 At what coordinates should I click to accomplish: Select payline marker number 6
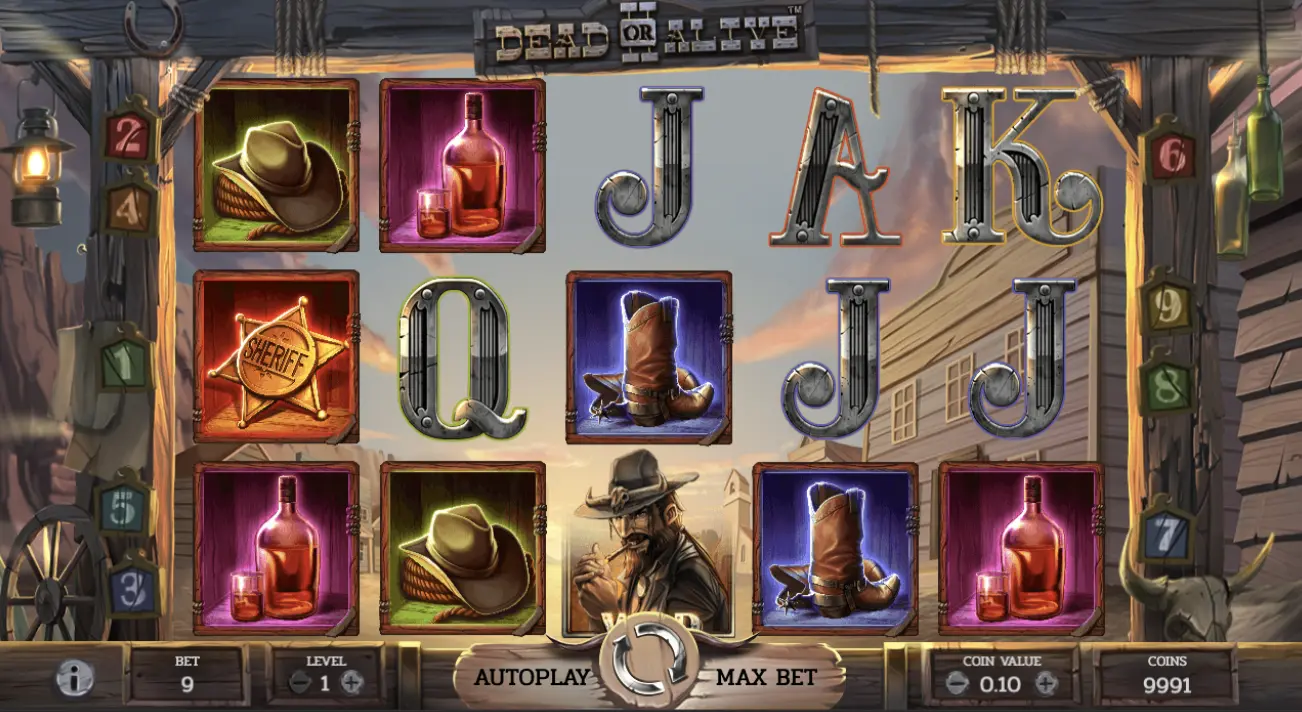point(1172,153)
